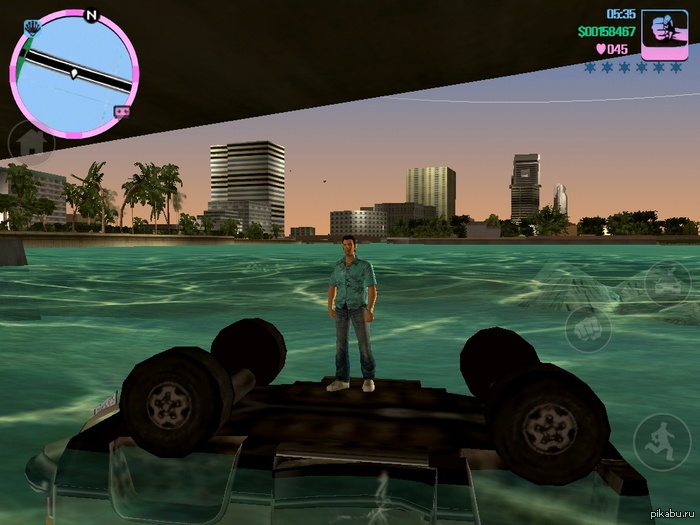Select the cassette tape save marker on radar
Image resolution: width=700 pixels, height=525 pixels.
[x=123, y=111]
